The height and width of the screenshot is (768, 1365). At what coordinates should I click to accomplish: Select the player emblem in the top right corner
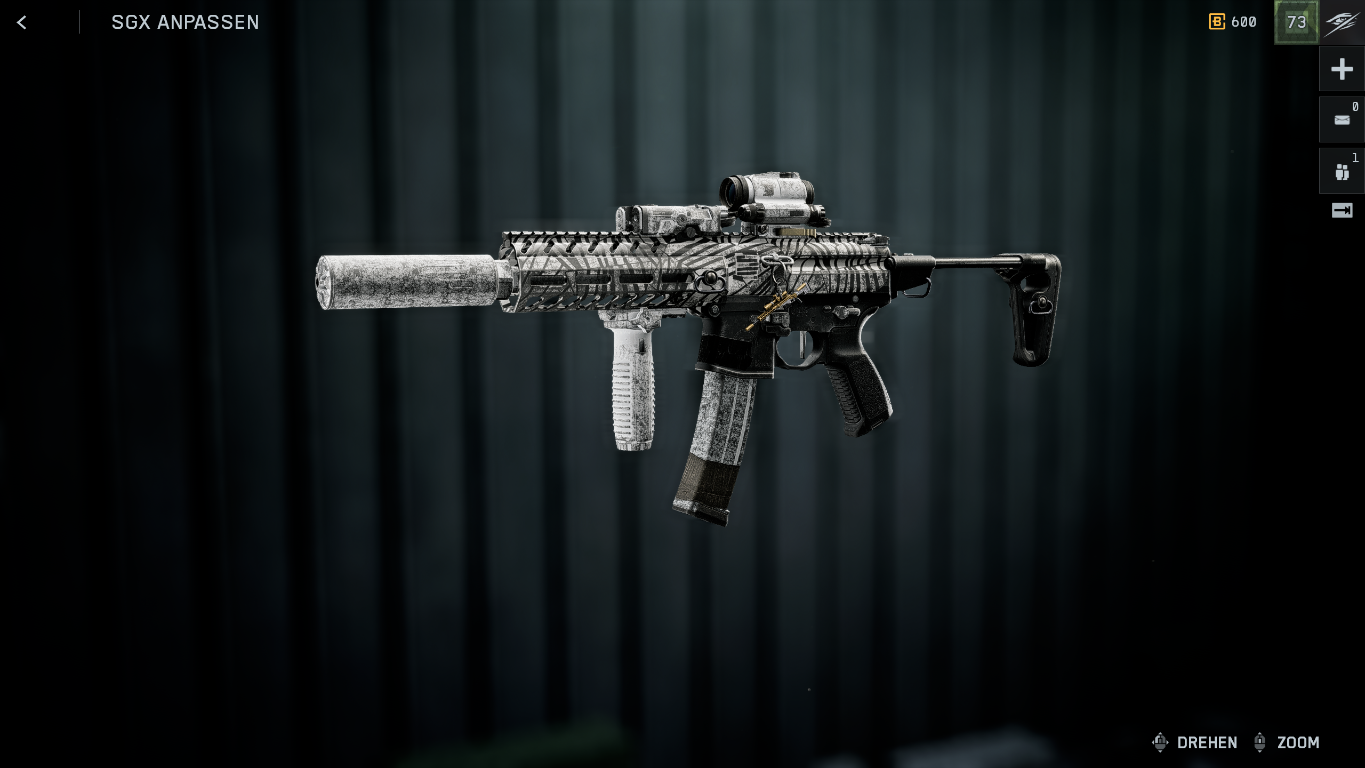[x=1341, y=21]
